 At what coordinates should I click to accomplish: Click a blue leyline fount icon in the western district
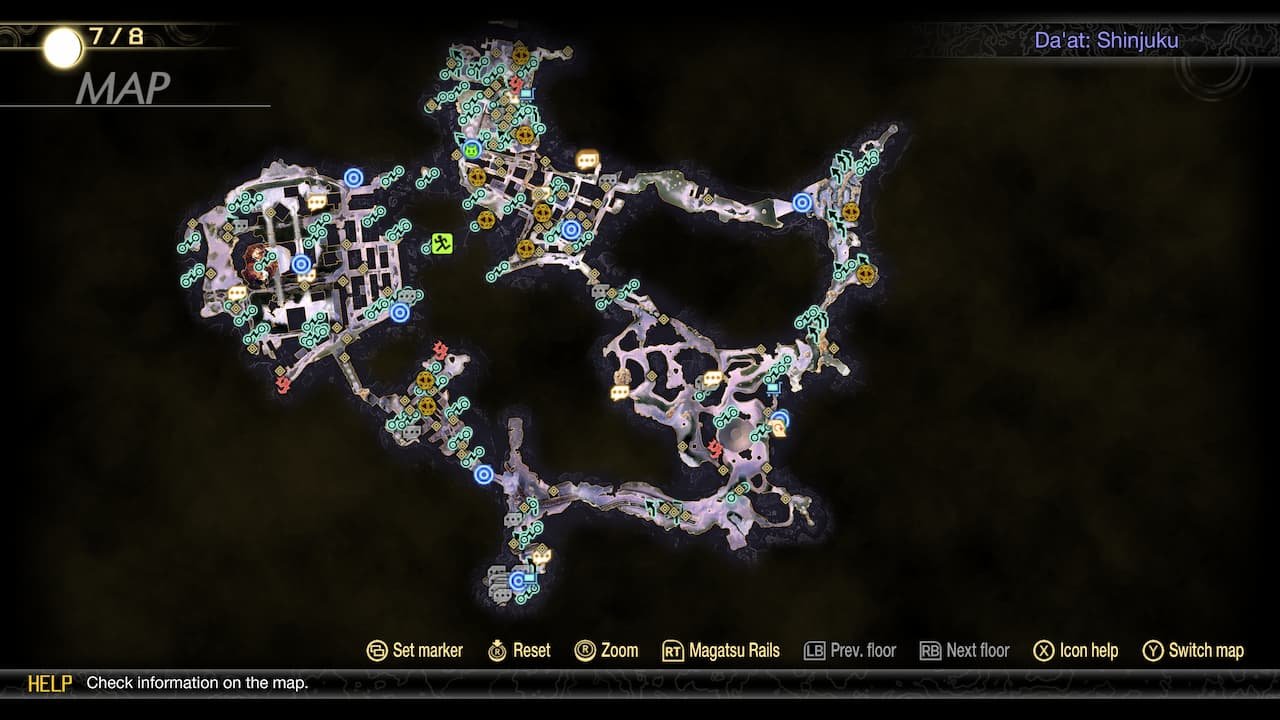pyautogui.click(x=302, y=266)
